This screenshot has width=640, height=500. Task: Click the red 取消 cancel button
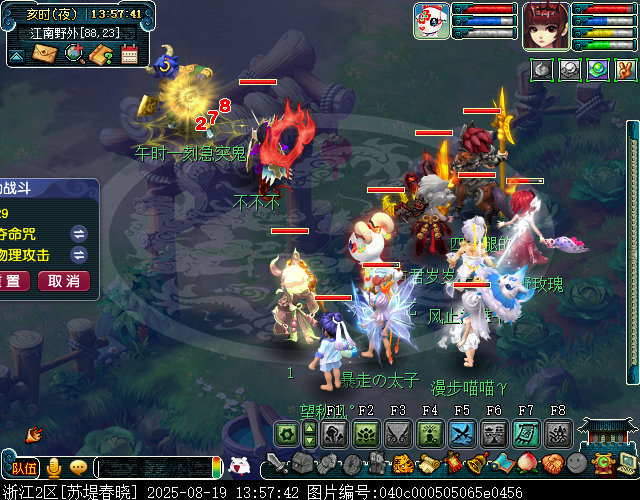click(63, 281)
